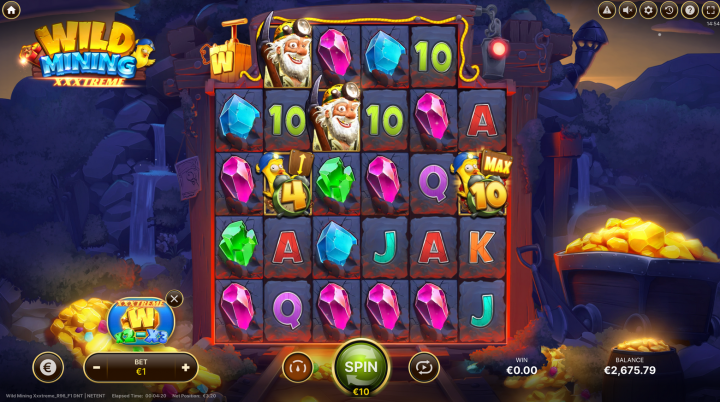
Task: Activate the XXXtreme W x2-x3 feature badge
Action: click(141, 322)
